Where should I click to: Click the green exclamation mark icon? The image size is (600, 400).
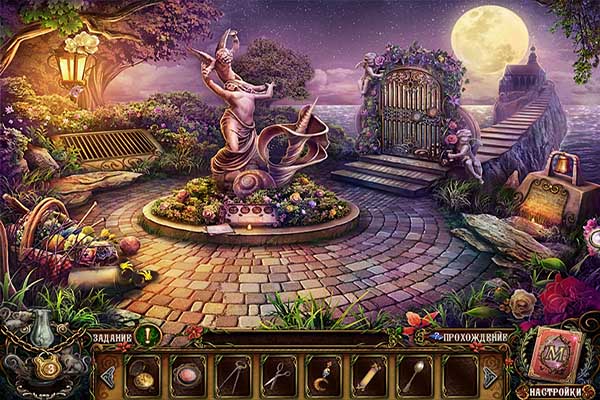tap(147, 336)
